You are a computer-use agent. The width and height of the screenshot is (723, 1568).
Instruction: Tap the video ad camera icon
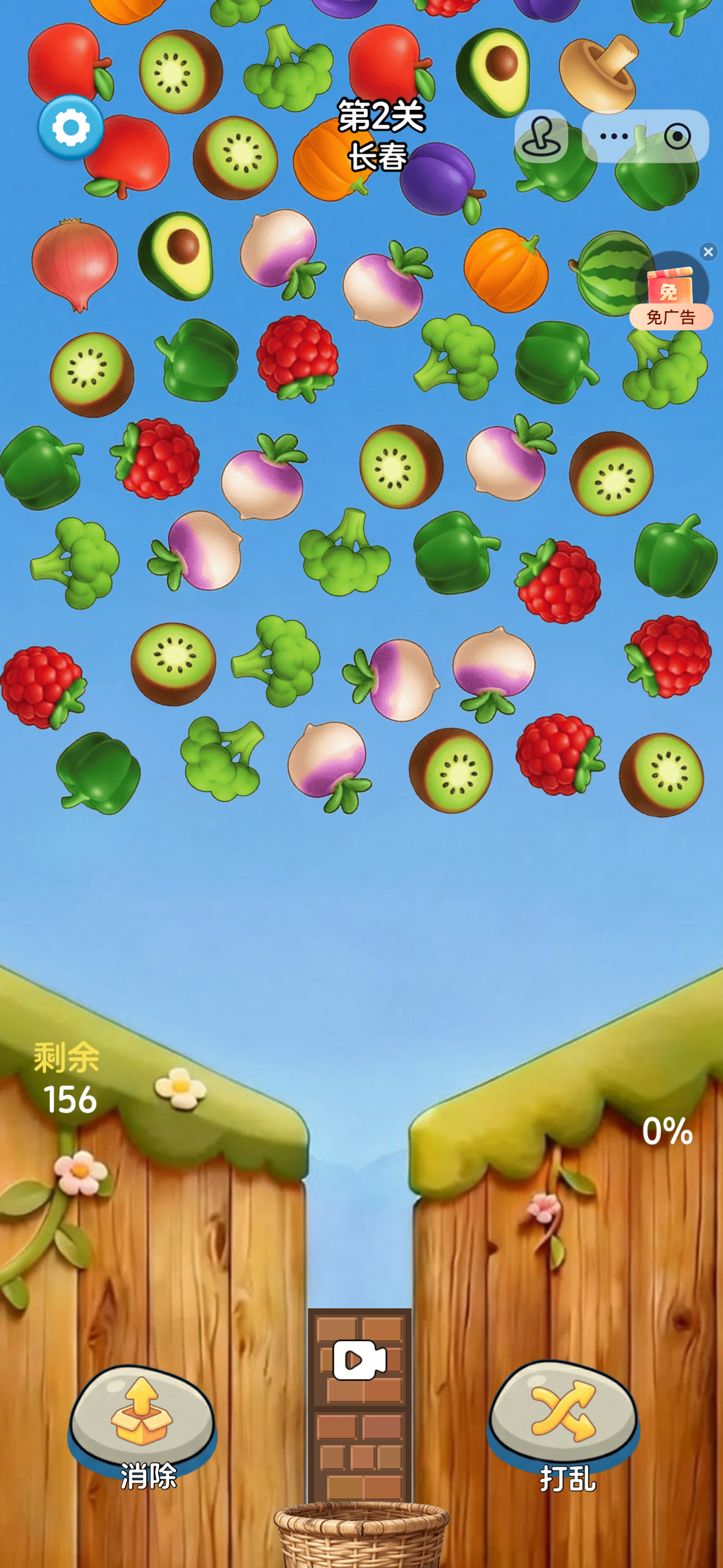(x=360, y=1360)
